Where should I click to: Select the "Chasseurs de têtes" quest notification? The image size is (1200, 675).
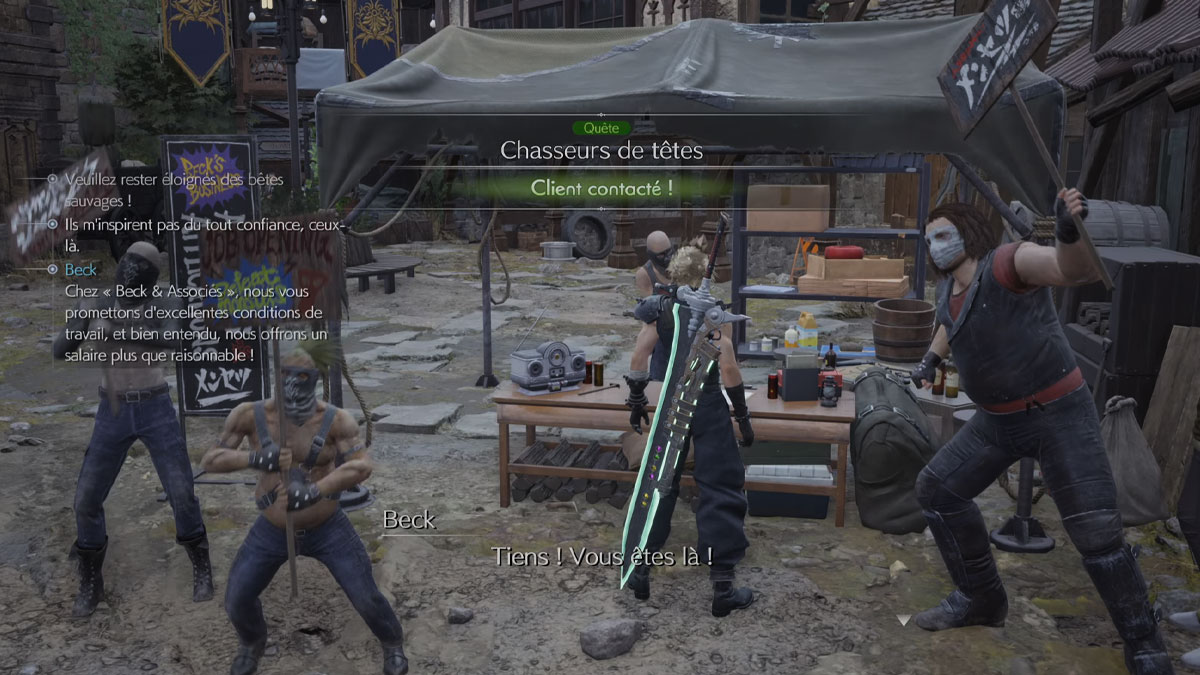(601, 151)
